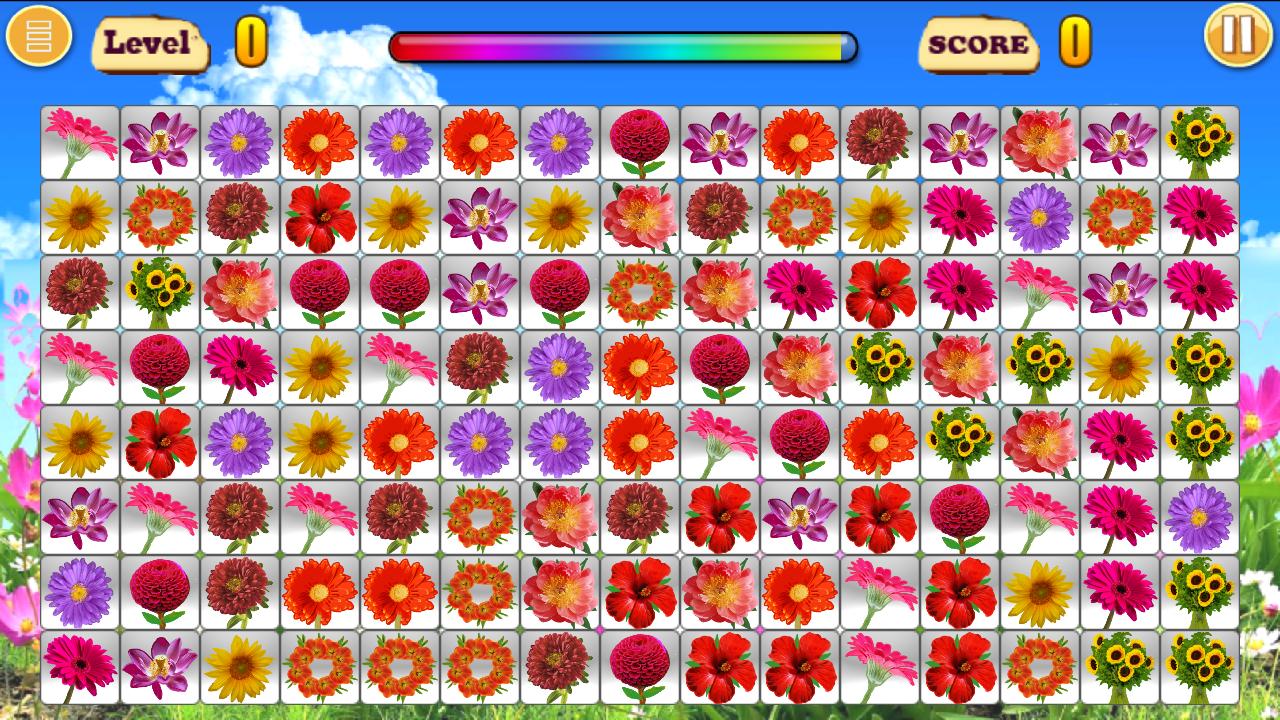
Task: Click the rainbow progress bar at the top
Action: [625, 44]
